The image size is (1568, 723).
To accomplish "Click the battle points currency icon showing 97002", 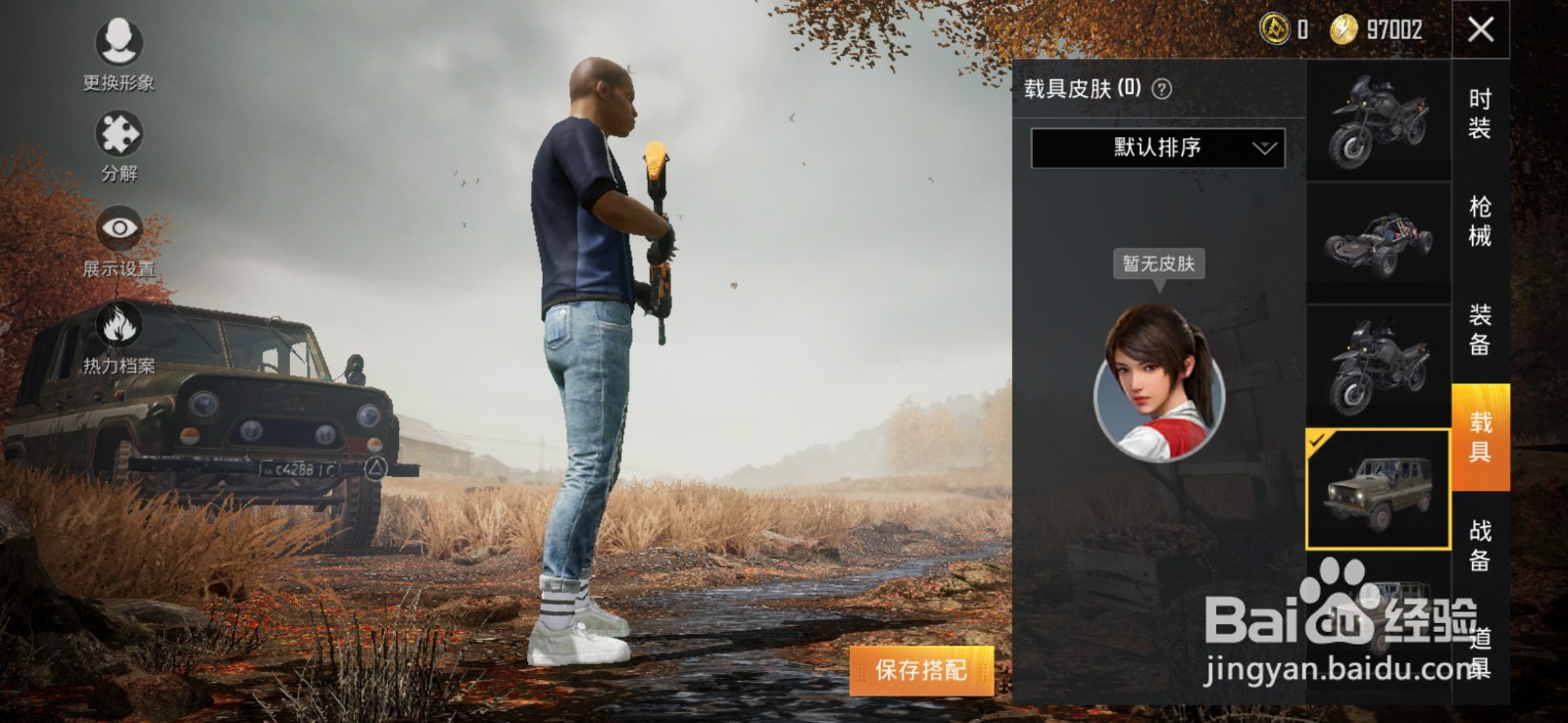I will [1343, 29].
